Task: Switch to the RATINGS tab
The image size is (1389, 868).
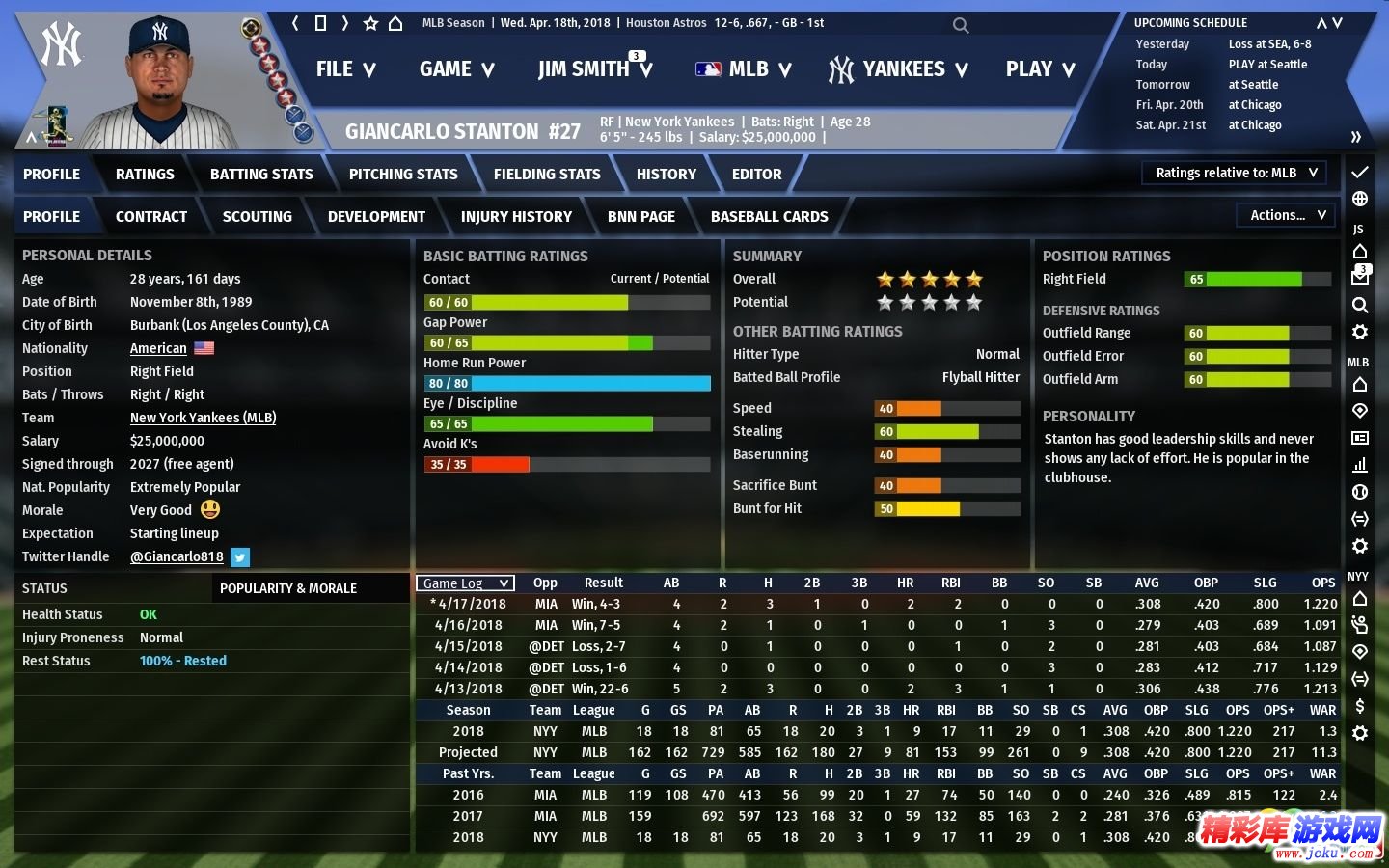Action: 145,175
